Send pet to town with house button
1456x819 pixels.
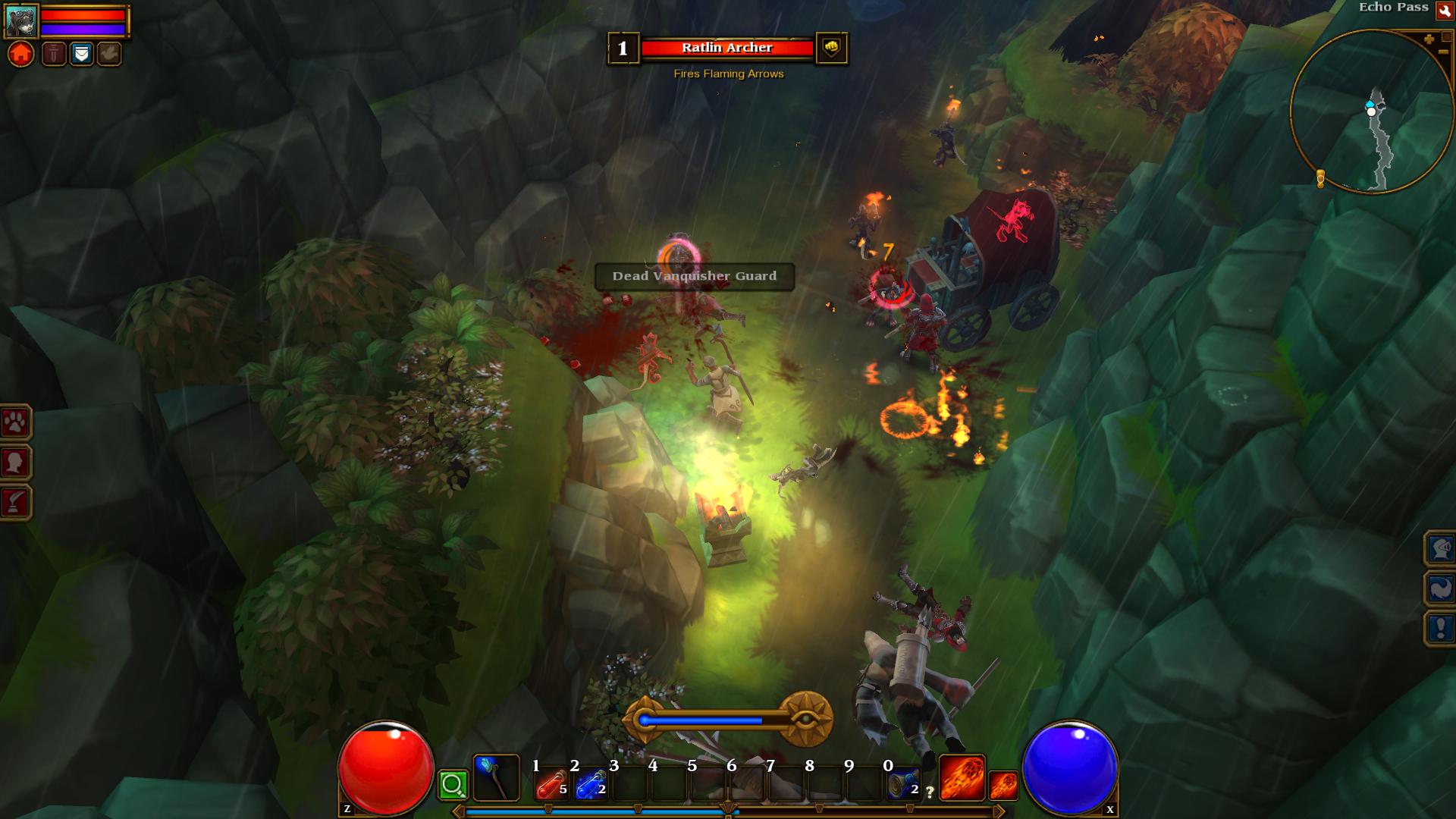21,55
